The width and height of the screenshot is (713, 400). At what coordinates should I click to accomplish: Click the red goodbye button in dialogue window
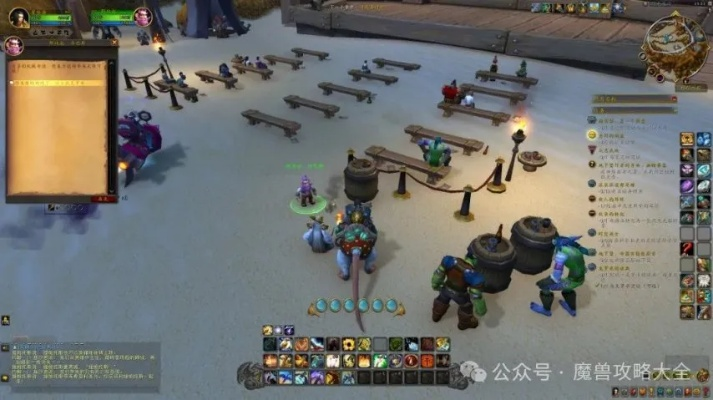(101, 198)
